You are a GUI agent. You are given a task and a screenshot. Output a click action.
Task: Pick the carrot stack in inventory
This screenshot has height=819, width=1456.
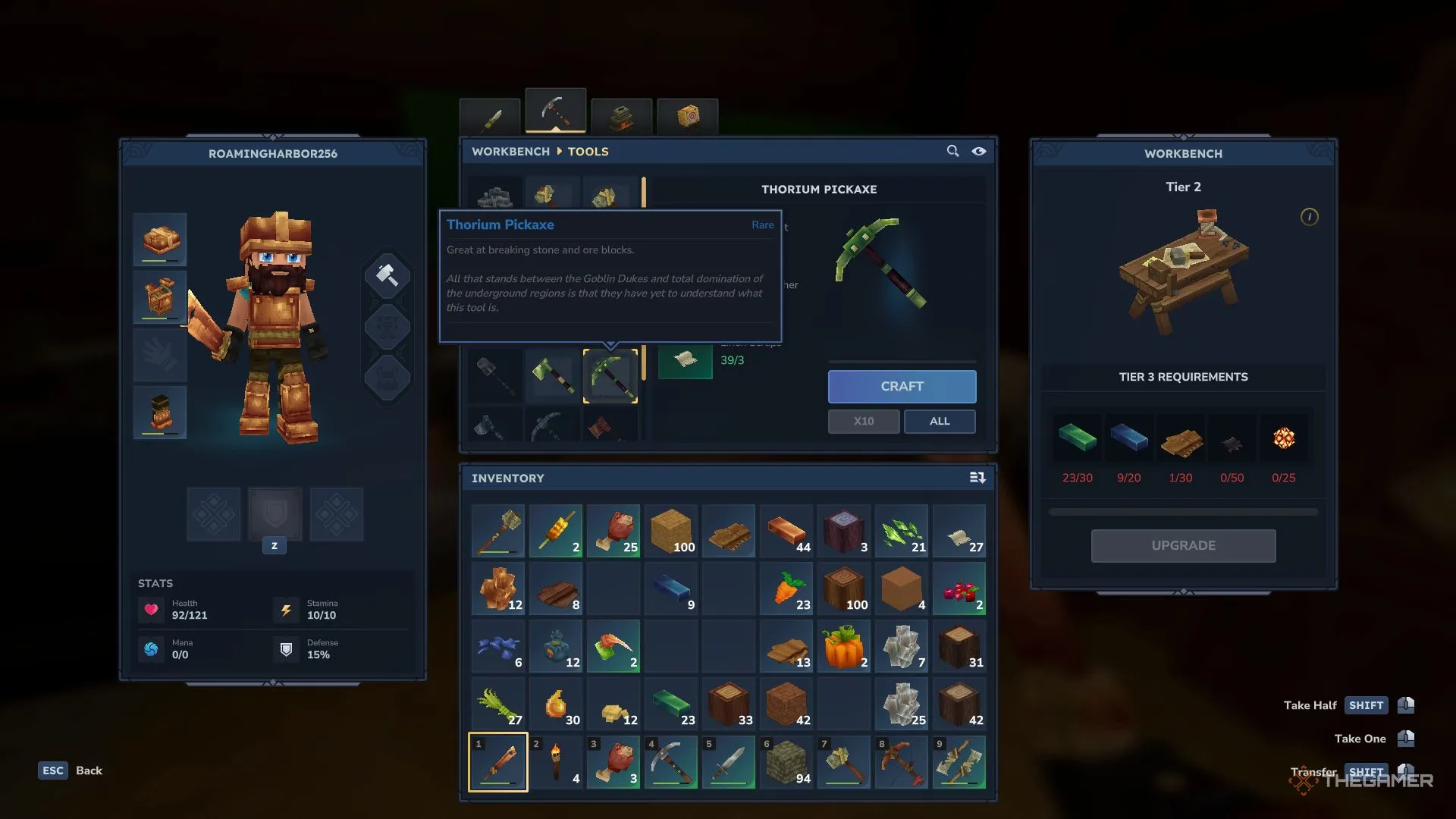pyautogui.click(x=786, y=589)
